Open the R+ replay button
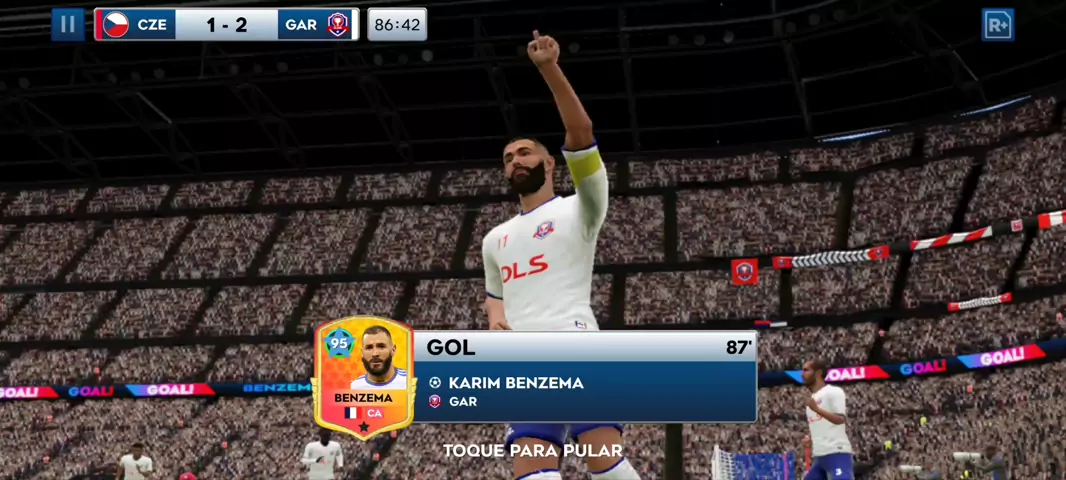The height and width of the screenshot is (480, 1066). (x=997, y=24)
